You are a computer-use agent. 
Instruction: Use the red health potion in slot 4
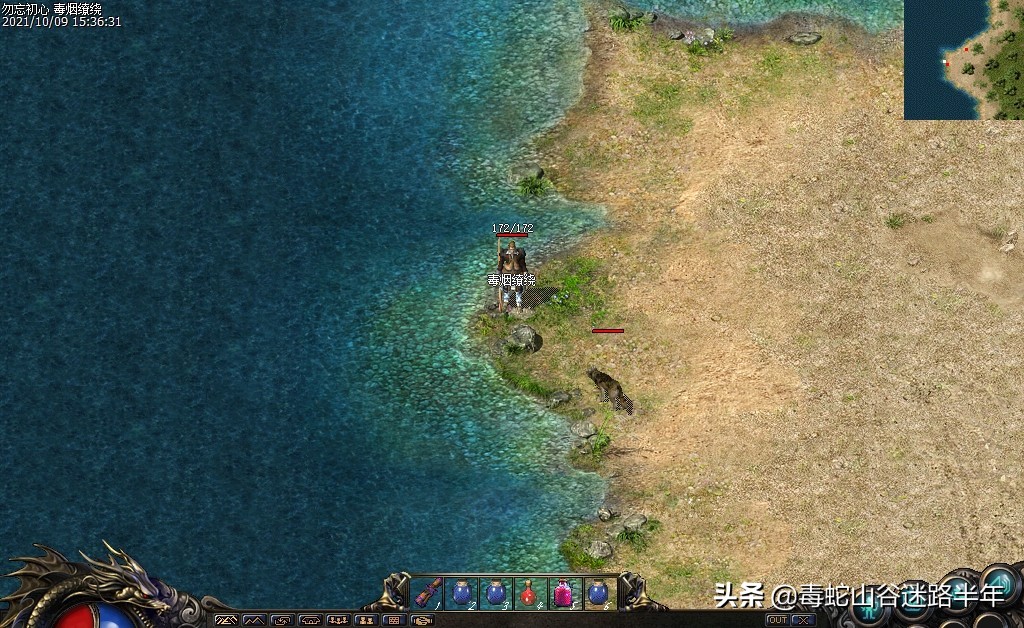pos(529,593)
